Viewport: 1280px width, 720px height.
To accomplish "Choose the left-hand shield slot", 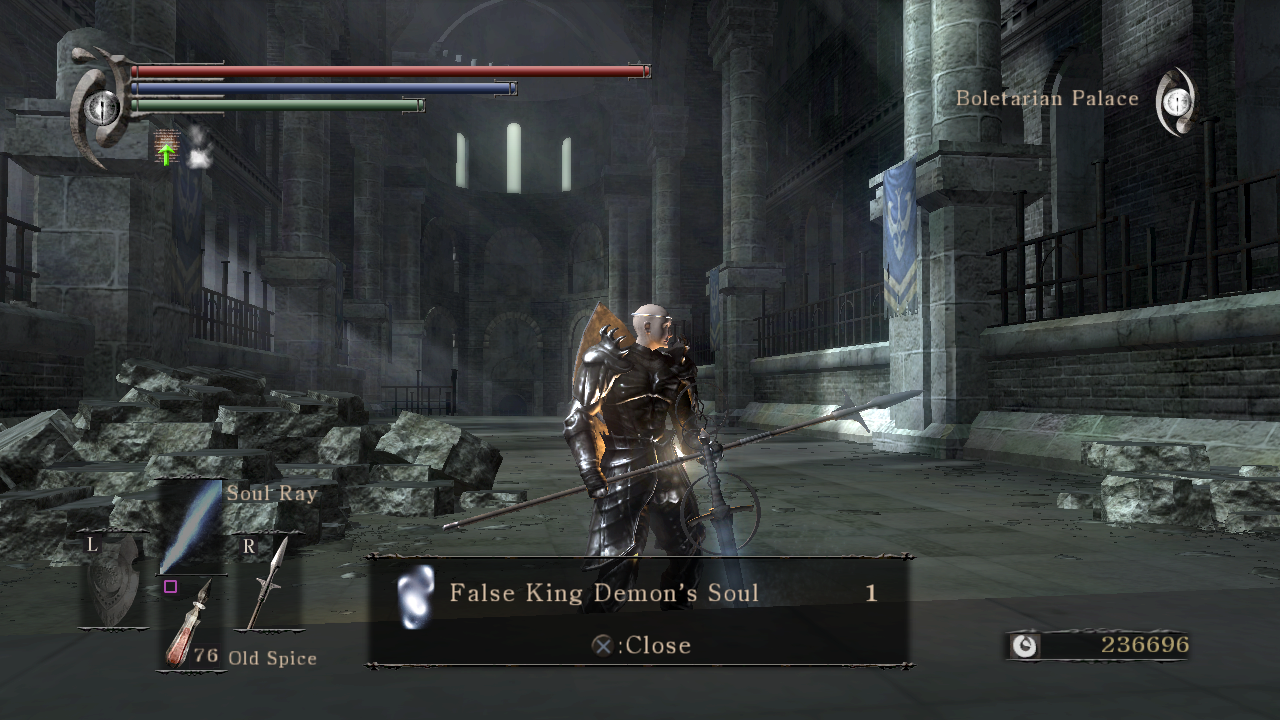I will [112, 583].
